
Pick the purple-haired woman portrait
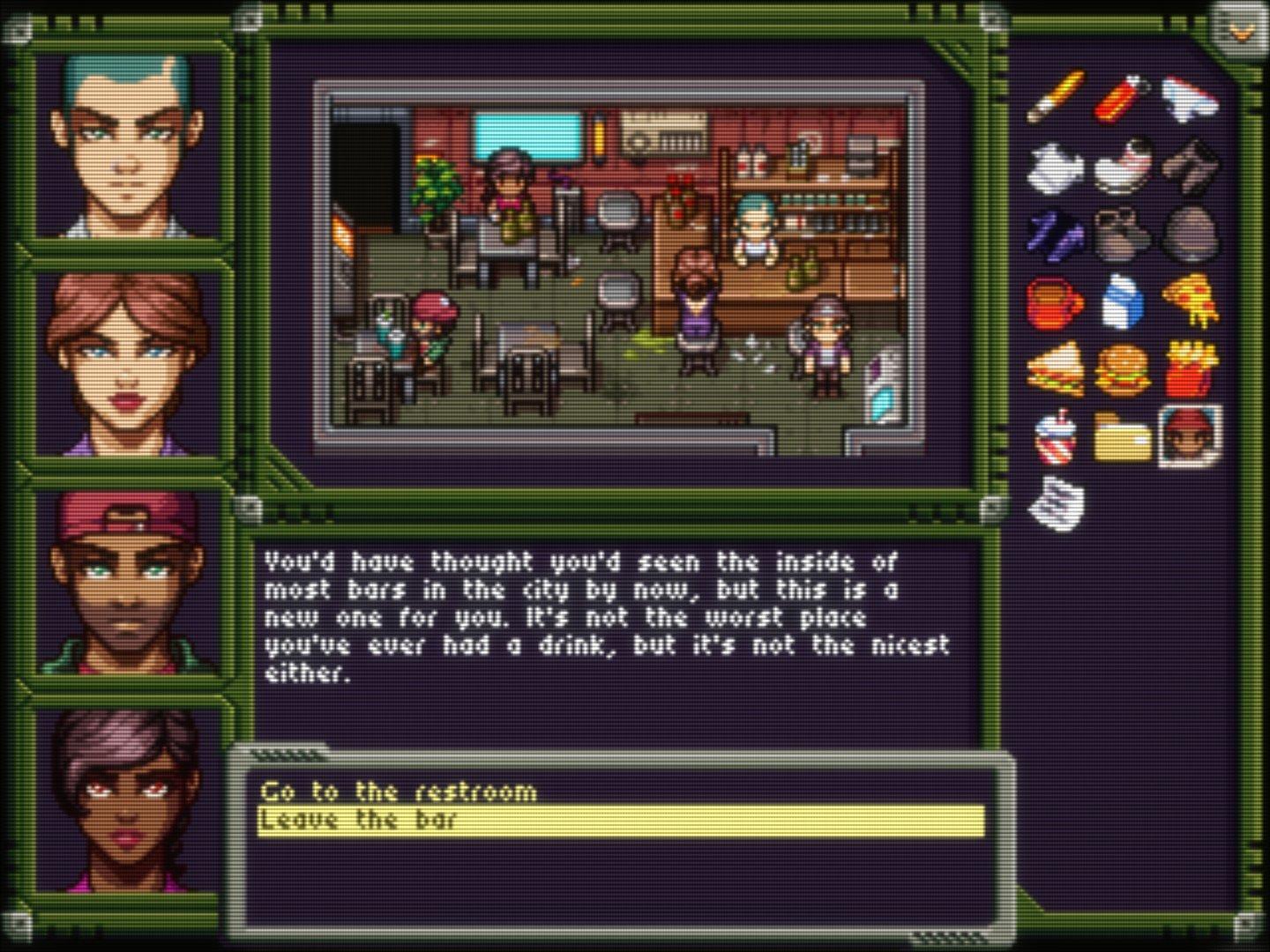click(130, 798)
